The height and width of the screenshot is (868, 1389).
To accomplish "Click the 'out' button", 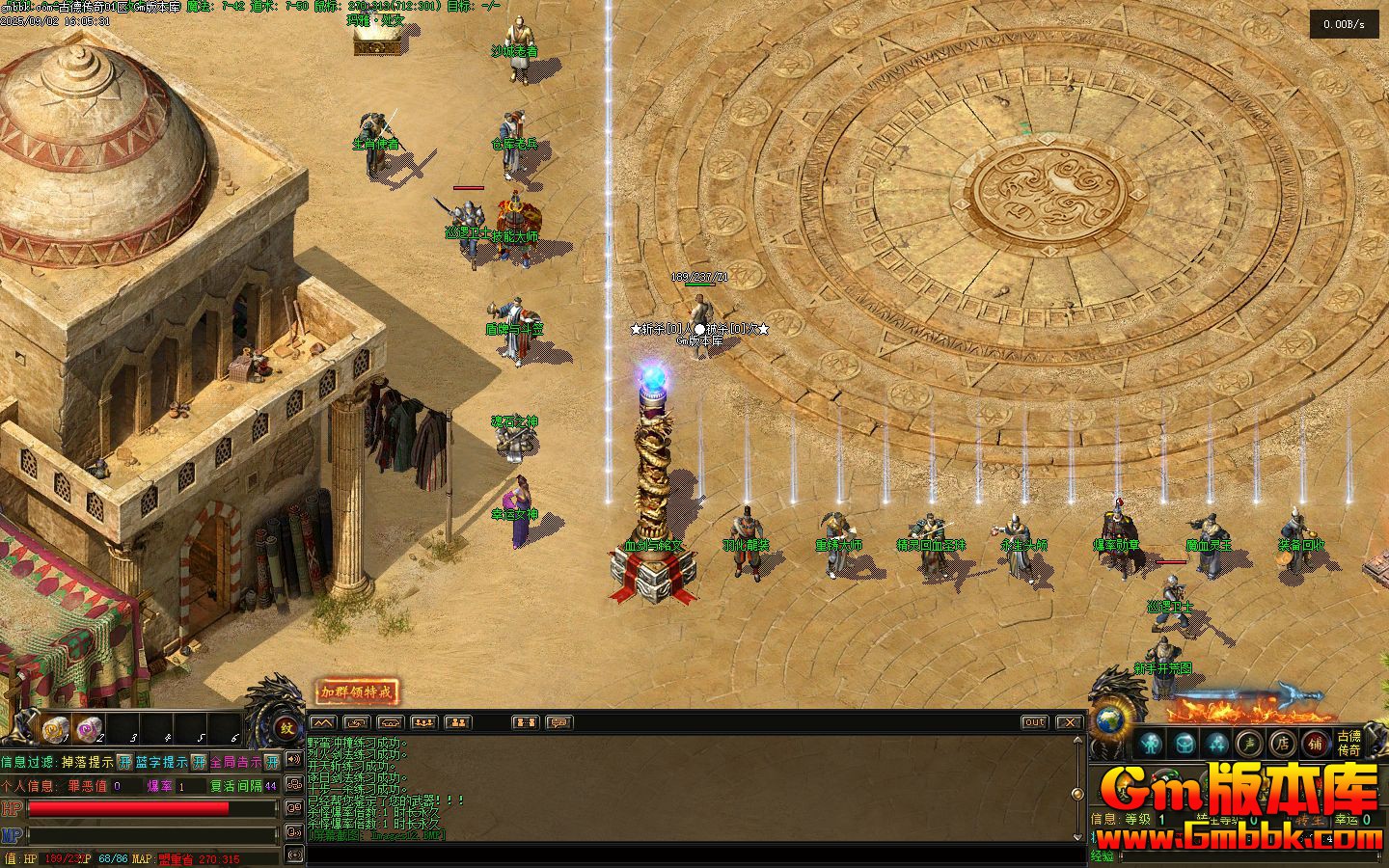I will click(1034, 722).
